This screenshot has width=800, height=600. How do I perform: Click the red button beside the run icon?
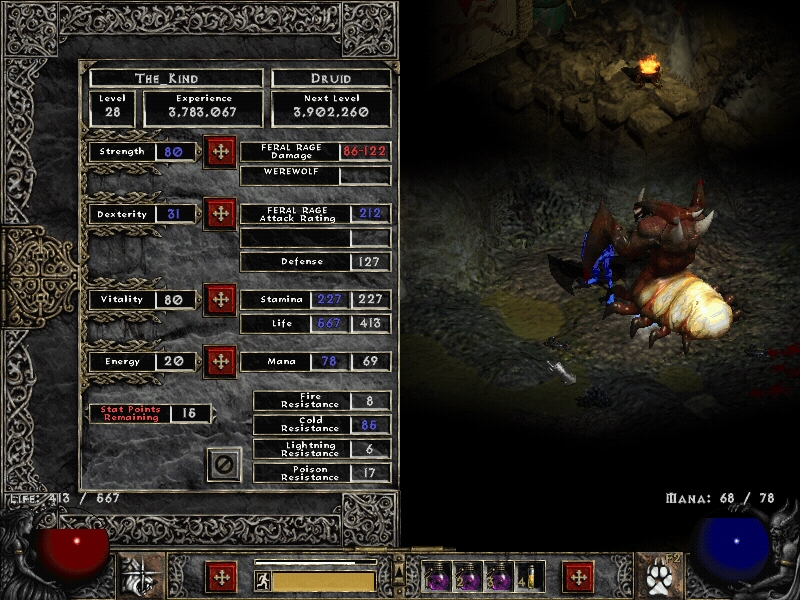[x=221, y=578]
